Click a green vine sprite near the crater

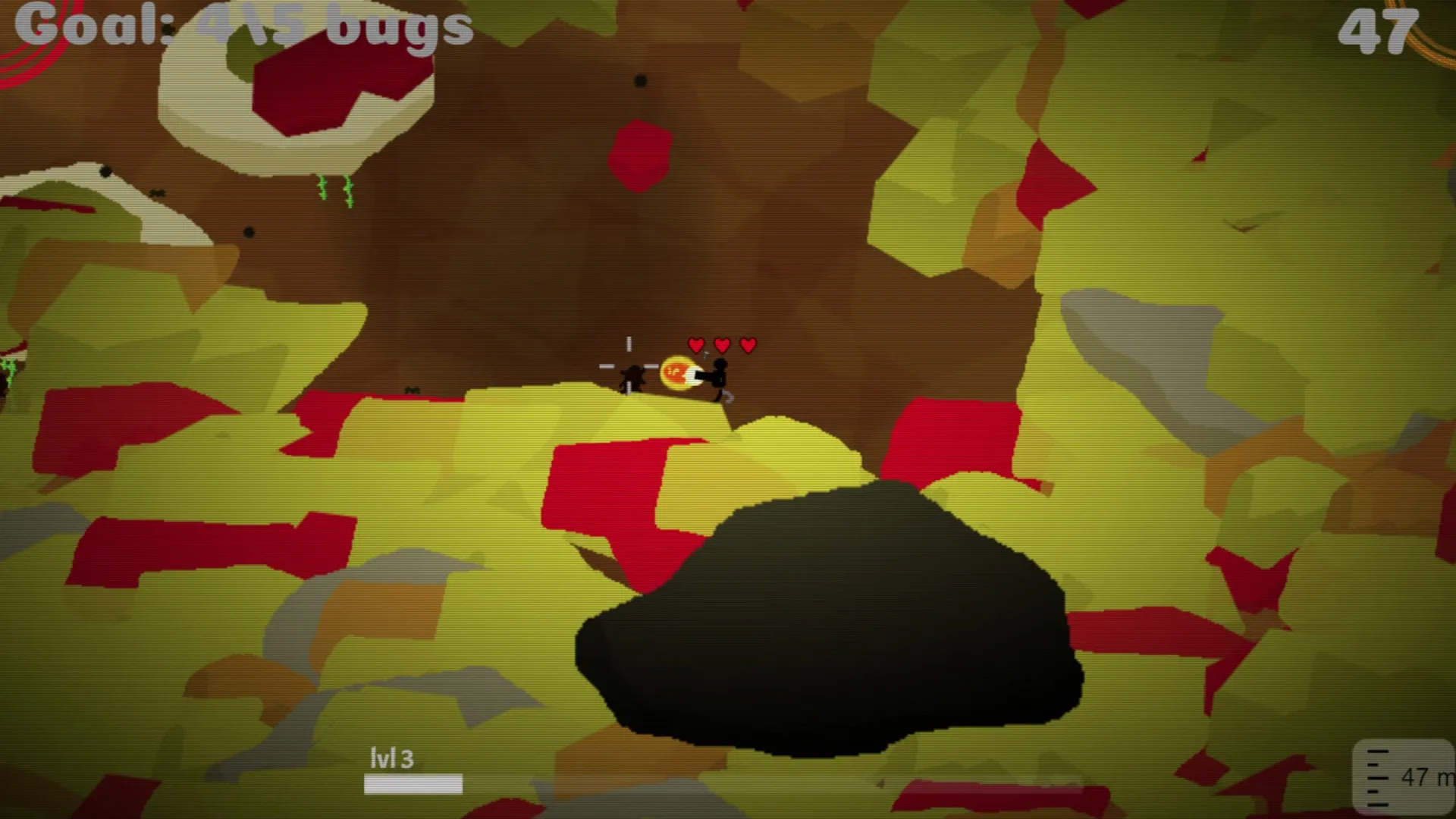coord(324,187)
